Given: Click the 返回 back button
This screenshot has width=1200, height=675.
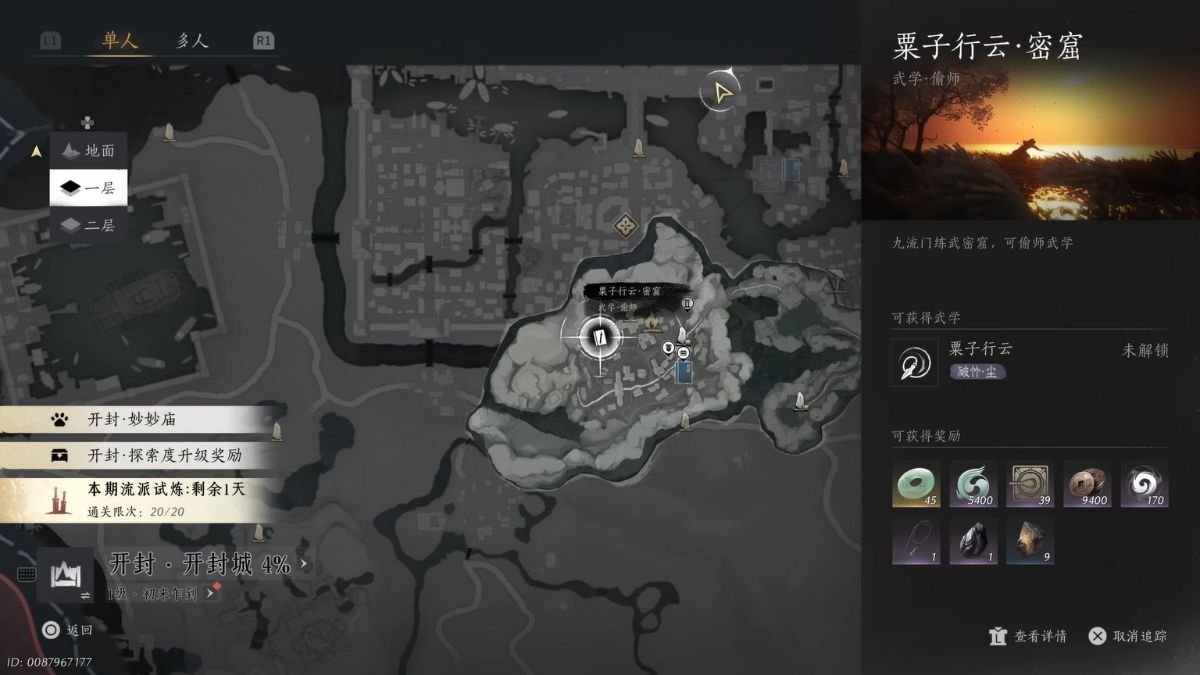Looking at the screenshot, I should click(68, 630).
